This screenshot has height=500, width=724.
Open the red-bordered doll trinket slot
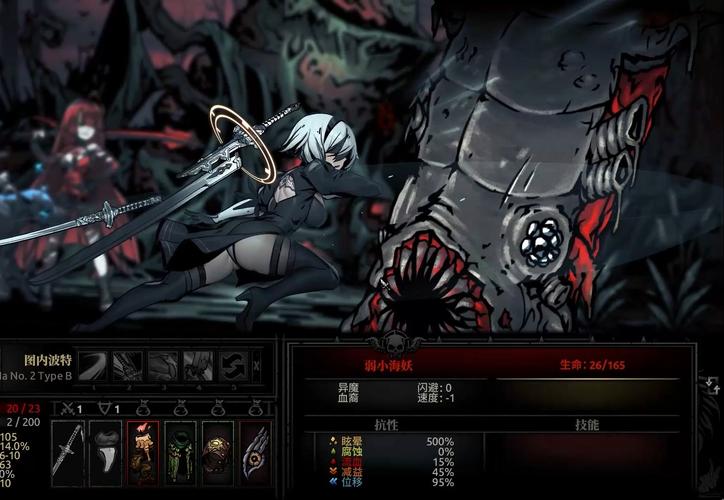tap(143, 452)
